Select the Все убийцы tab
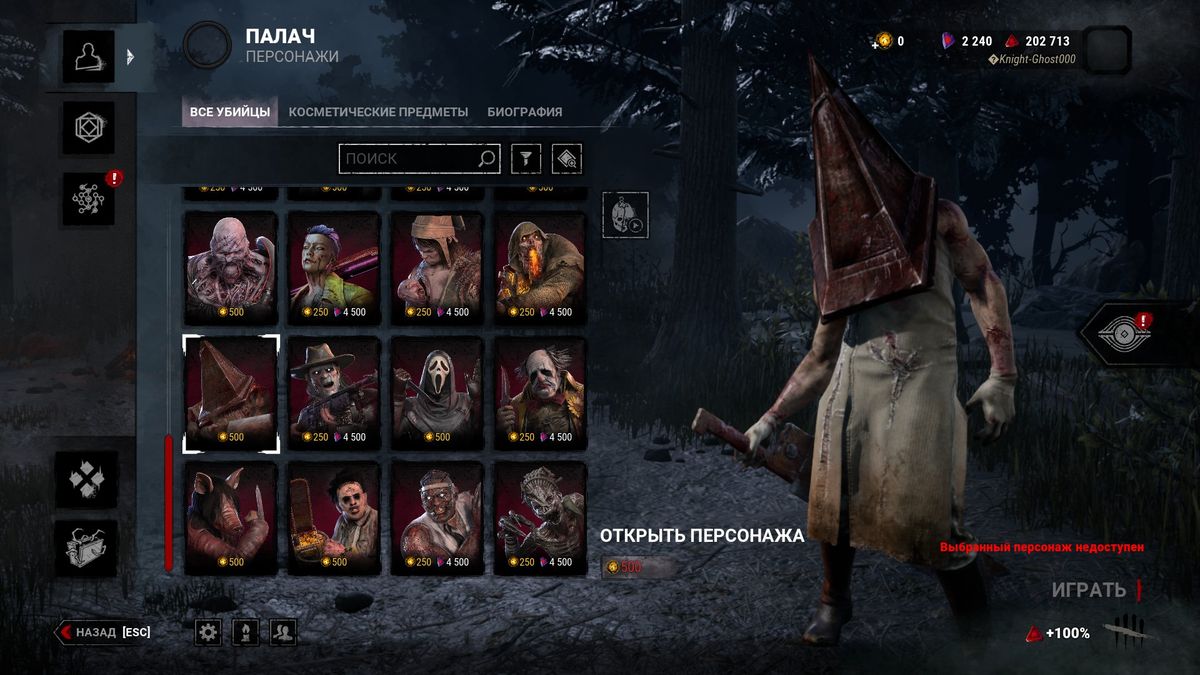The width and height of the screenshot is (1200, 675). 230,112
